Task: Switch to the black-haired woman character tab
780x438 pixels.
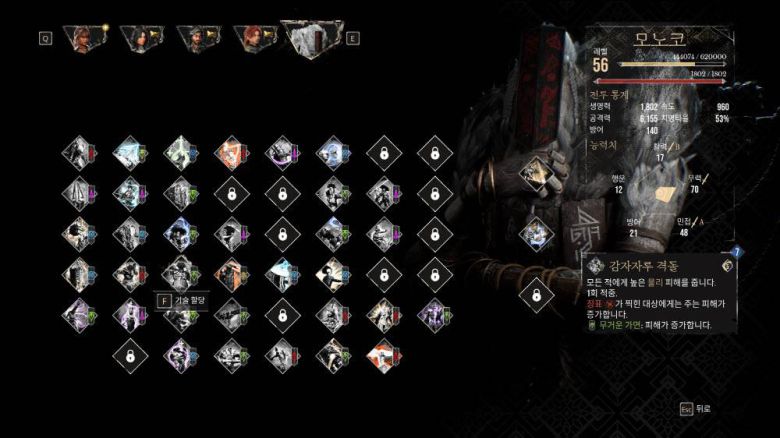Action: [x=140, y=38]
